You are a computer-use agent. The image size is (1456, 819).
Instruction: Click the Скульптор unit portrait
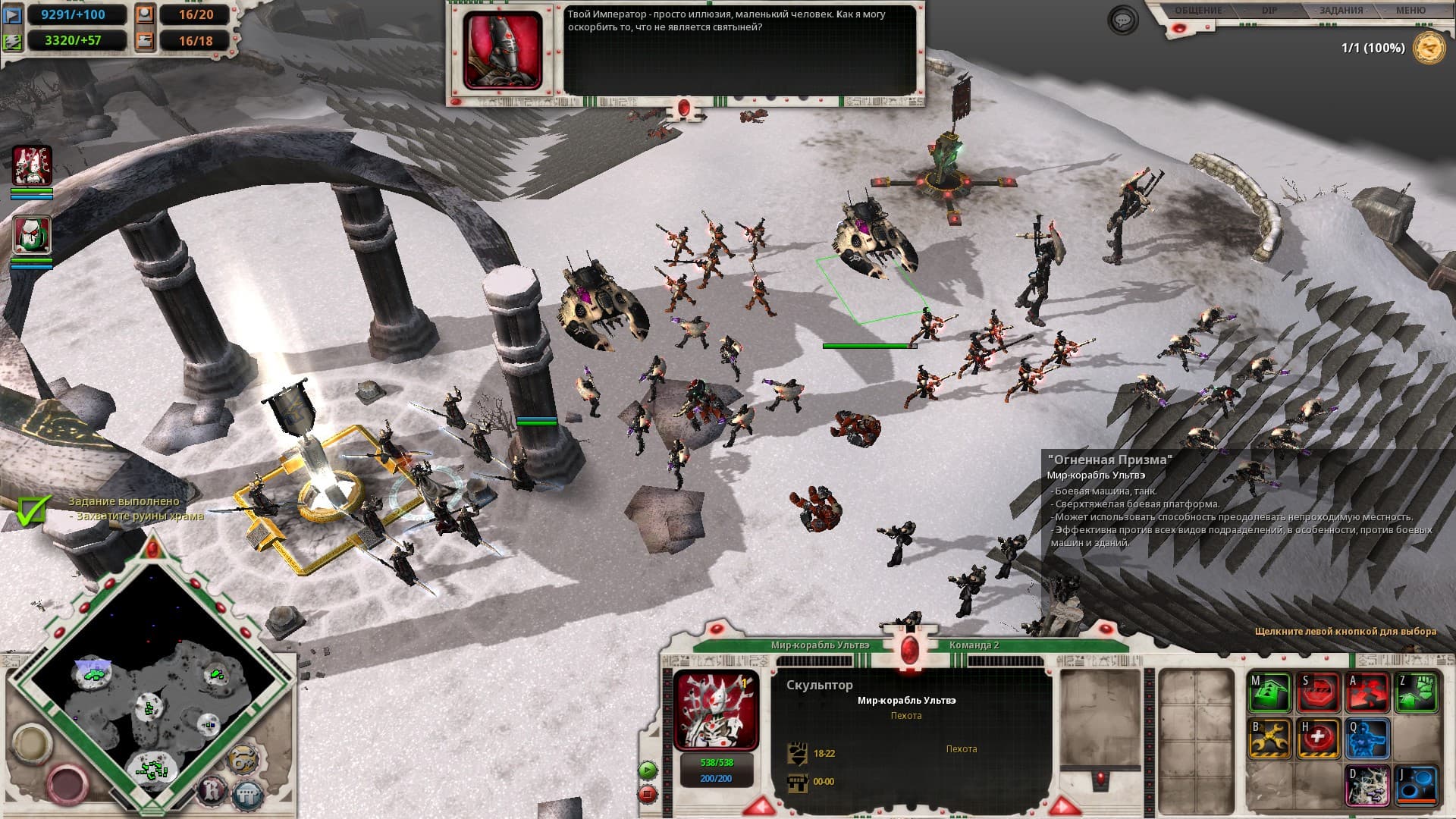pos(716,711)
